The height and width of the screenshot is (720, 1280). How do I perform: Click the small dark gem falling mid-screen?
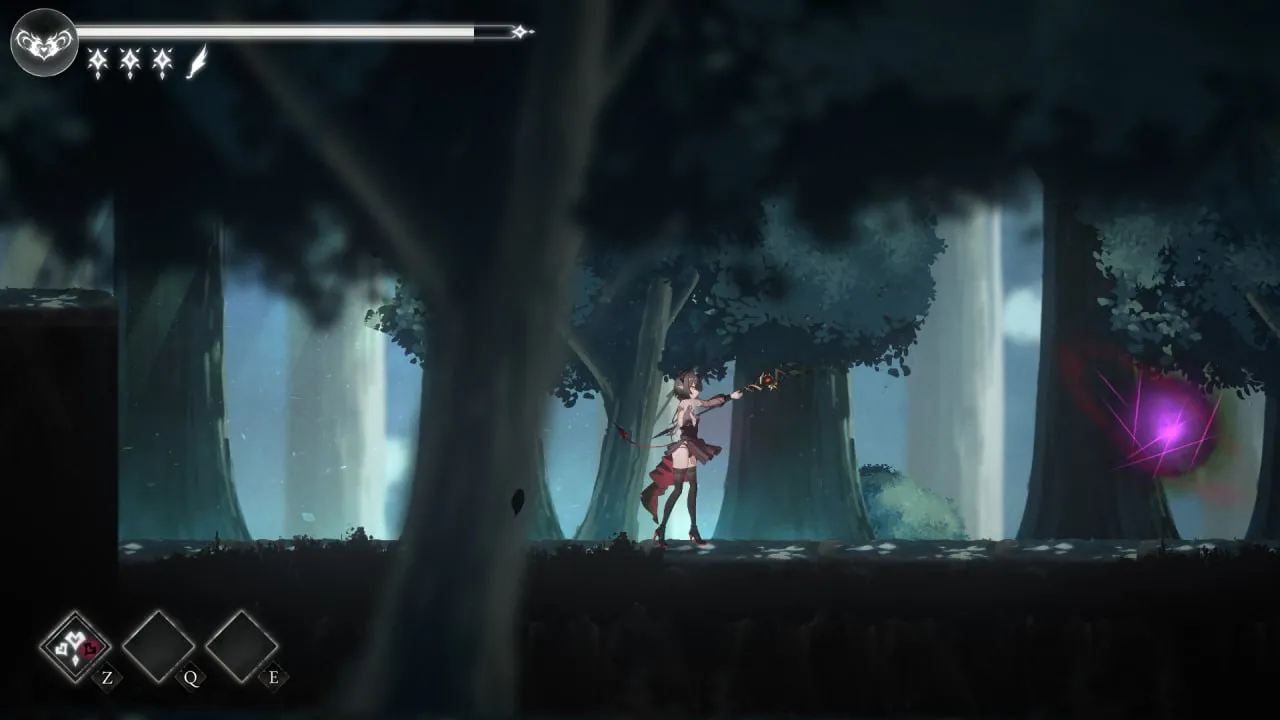click(x=515, y=500)
